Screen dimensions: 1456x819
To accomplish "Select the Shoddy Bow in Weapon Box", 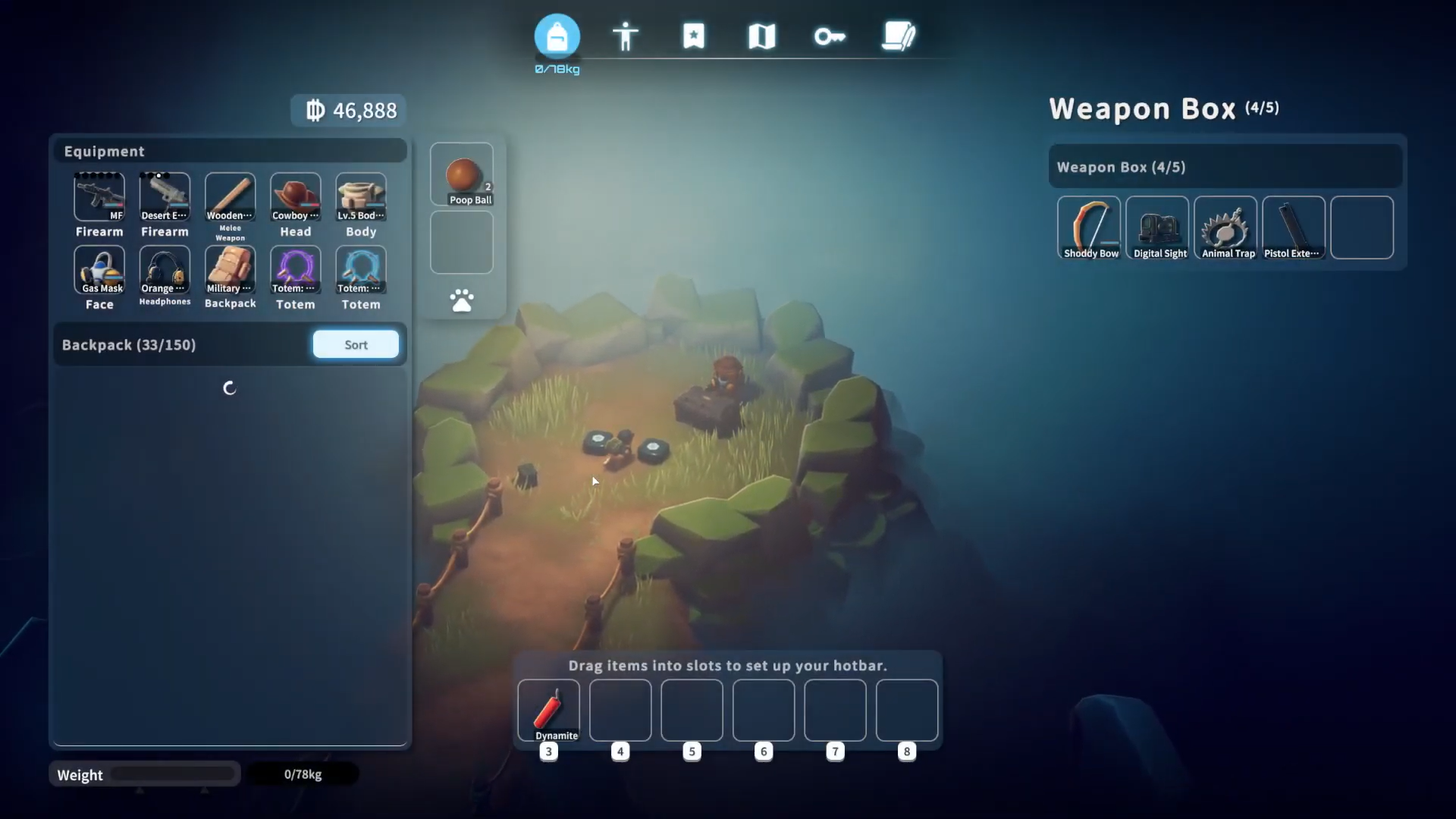I will [x=1089, y=227].
